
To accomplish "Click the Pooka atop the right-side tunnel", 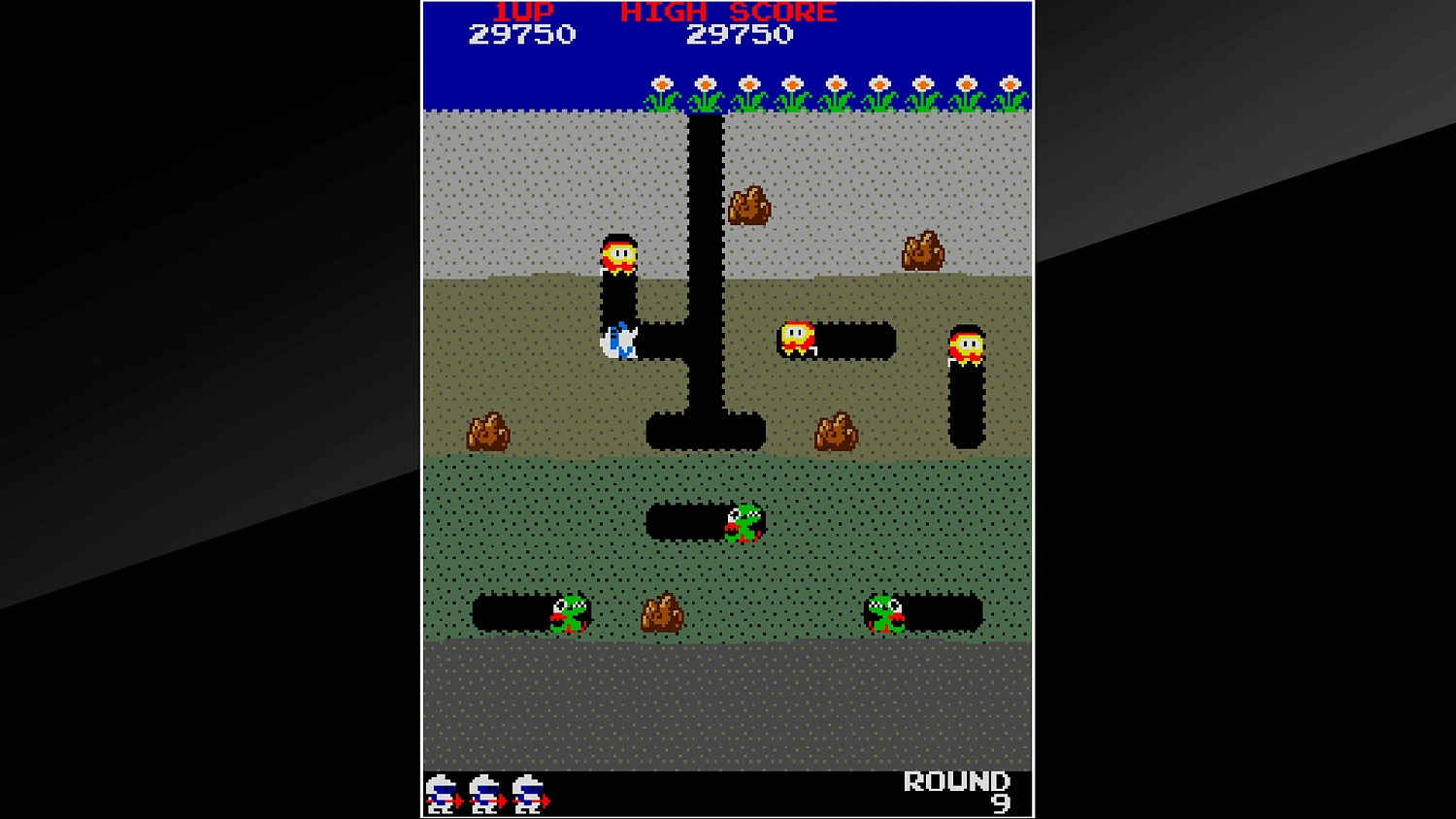I will coord(965,345).
